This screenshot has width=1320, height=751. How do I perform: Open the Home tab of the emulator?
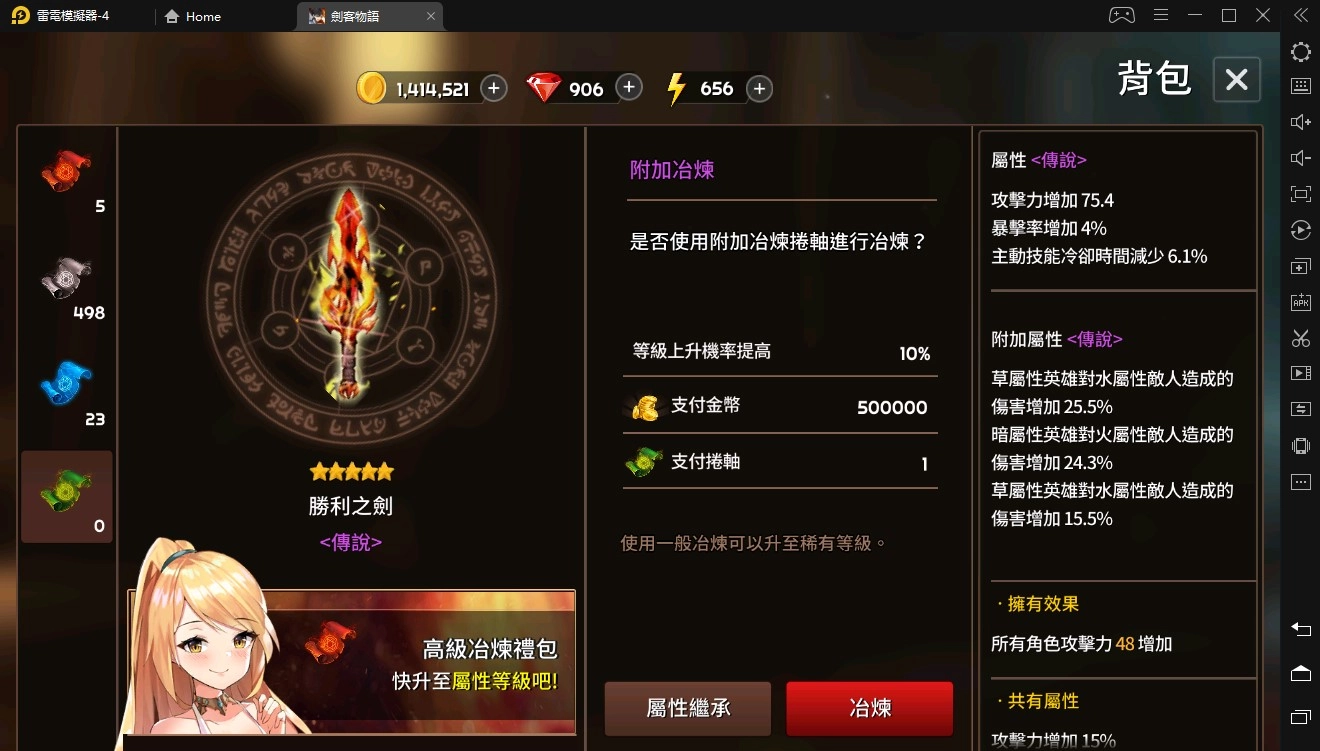(192, 16)
